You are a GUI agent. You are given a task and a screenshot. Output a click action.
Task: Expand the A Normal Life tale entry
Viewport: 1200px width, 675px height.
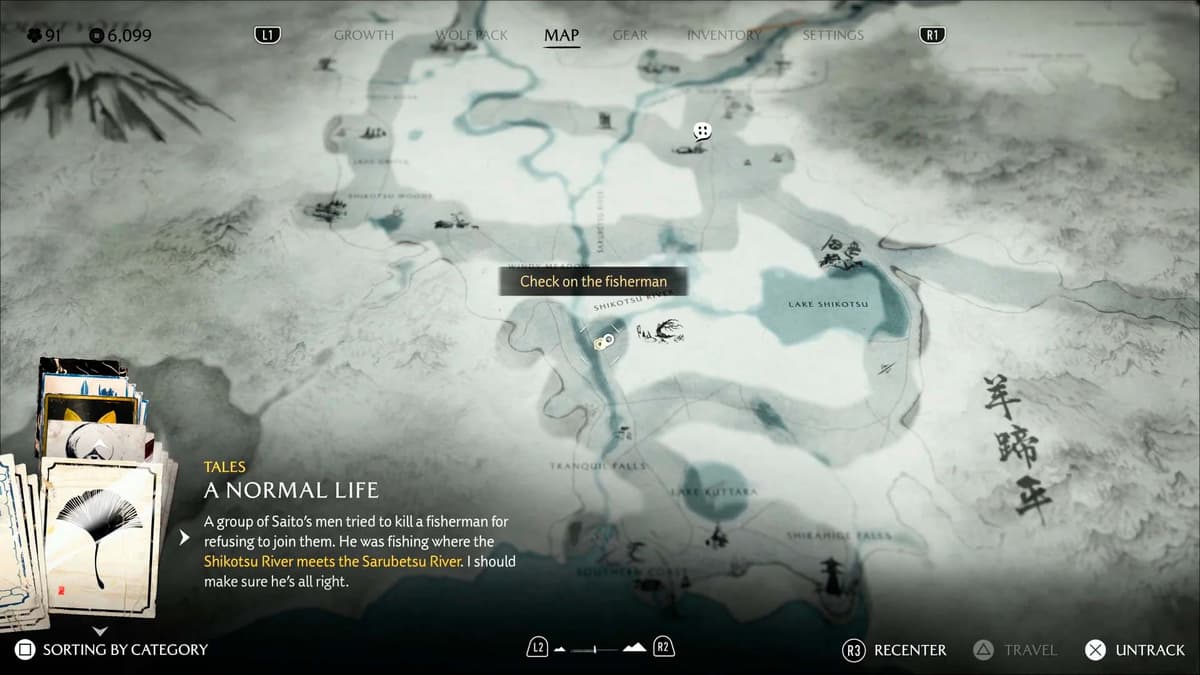click(x=183, y=538)
